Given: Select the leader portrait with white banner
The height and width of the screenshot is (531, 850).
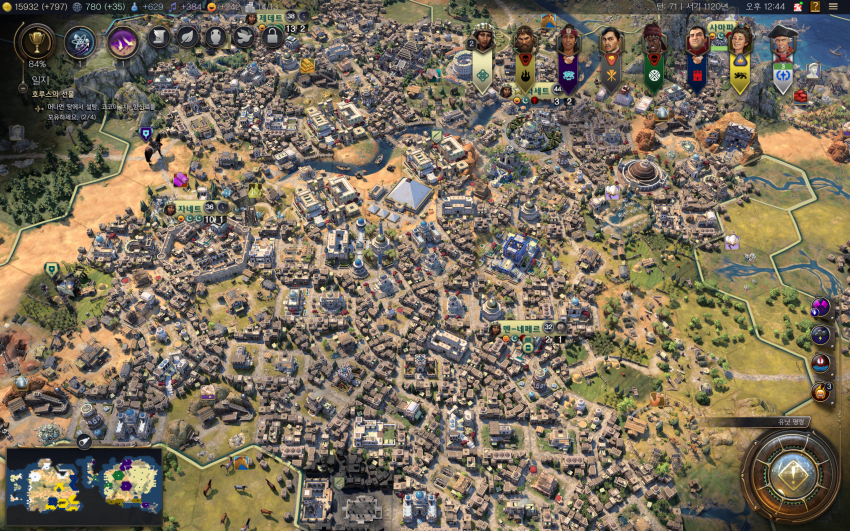Looking at the screenshot, I should point(482,42).
